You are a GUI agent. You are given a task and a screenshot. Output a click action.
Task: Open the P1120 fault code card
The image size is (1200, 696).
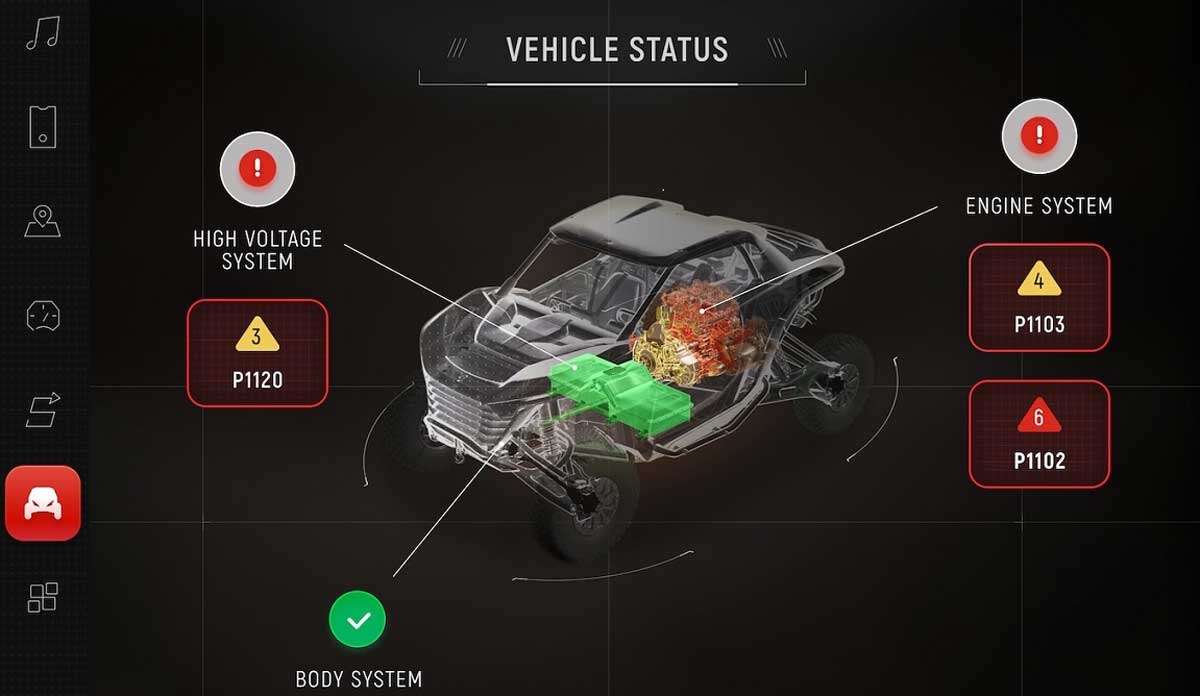(257, 353)
